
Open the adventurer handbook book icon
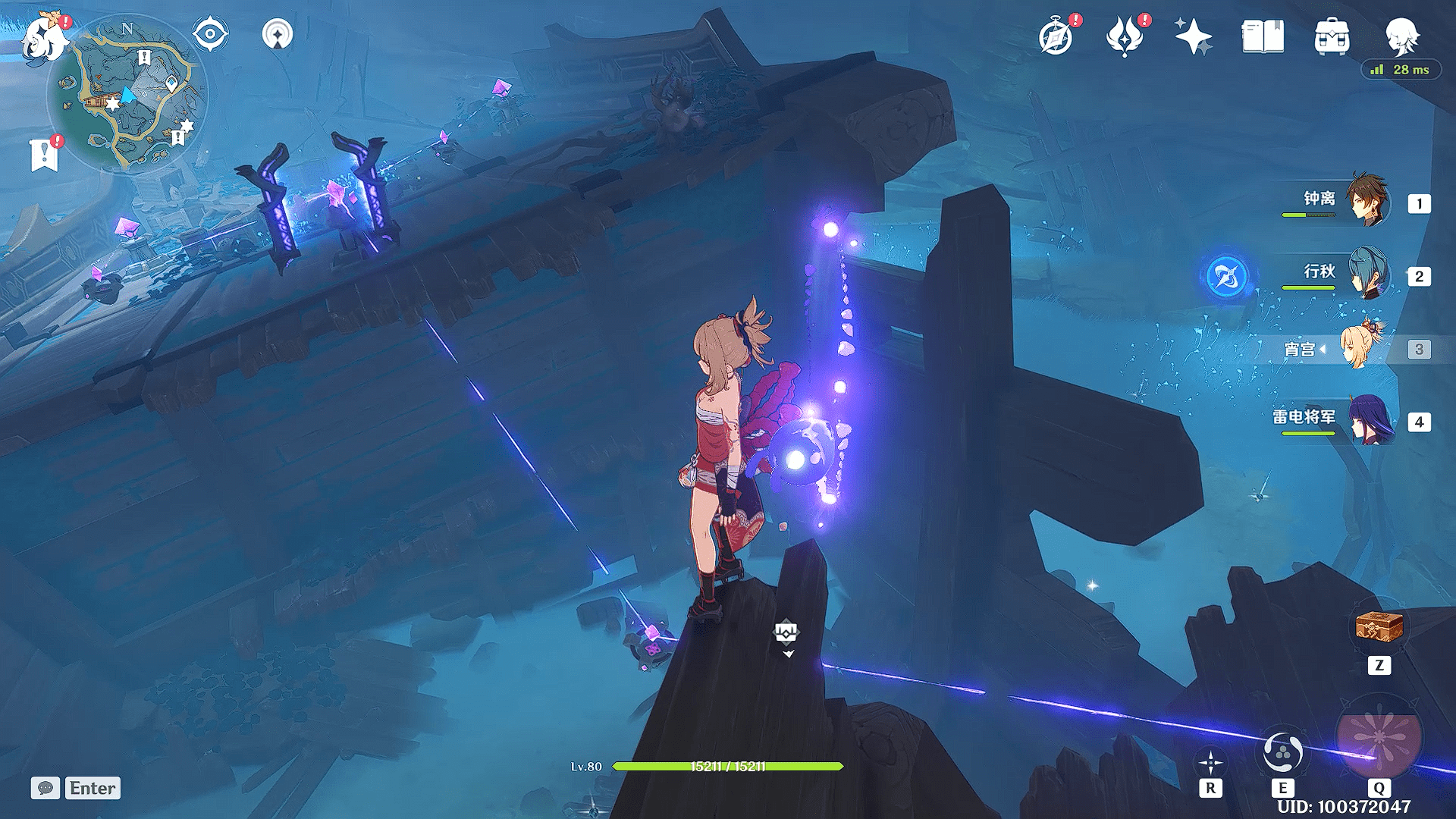click(x=1263, y=36)
